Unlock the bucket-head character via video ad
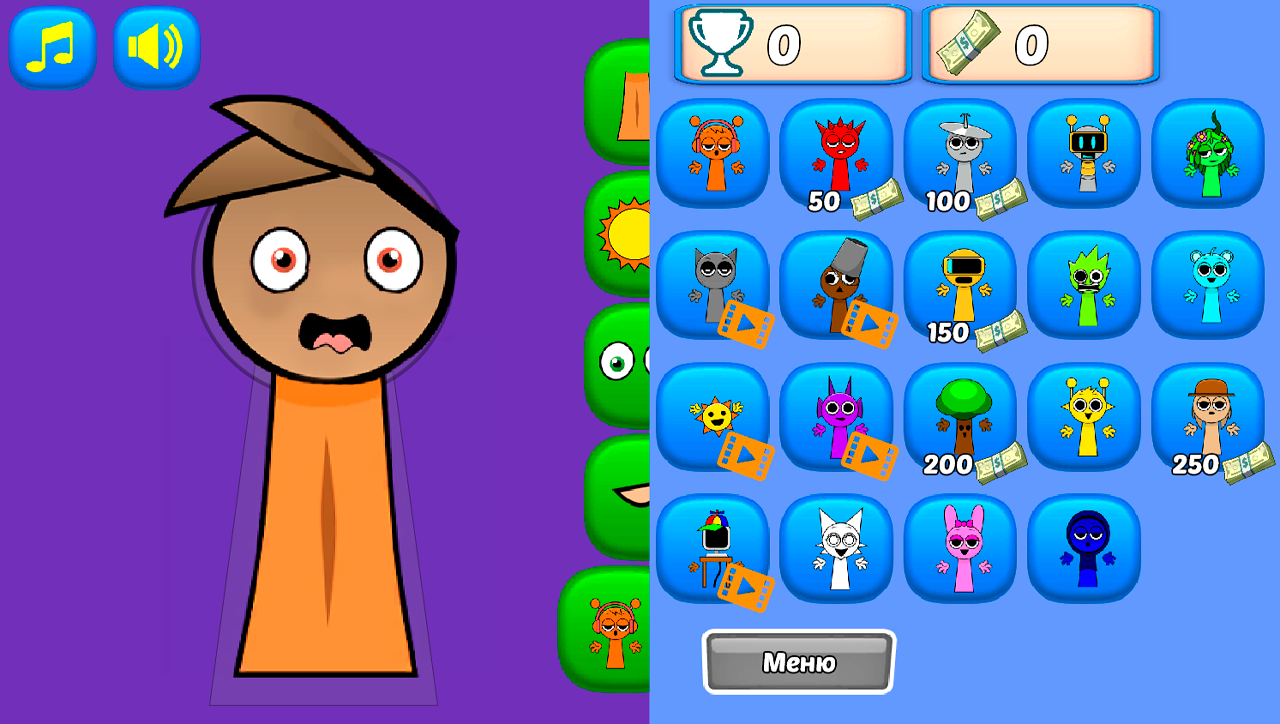Viewport: 1280px width, 724px height. 837,285
